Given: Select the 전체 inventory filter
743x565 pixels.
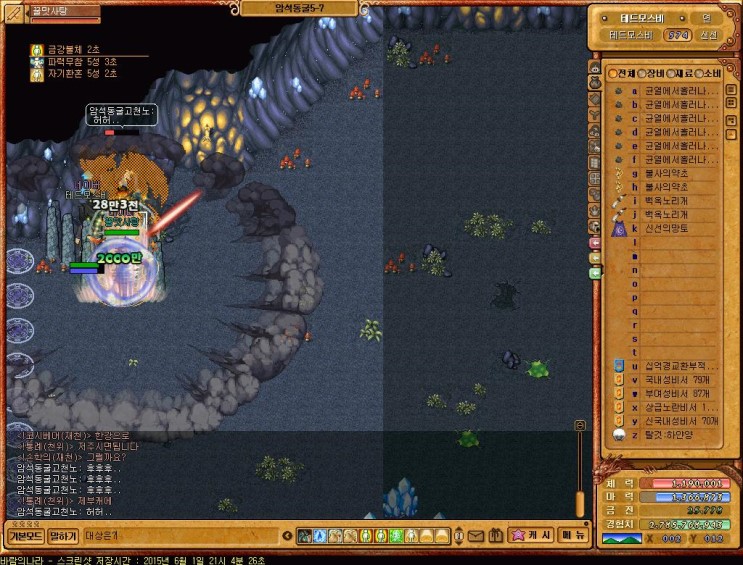Looking at the screenshot, I should coord(624,73).
